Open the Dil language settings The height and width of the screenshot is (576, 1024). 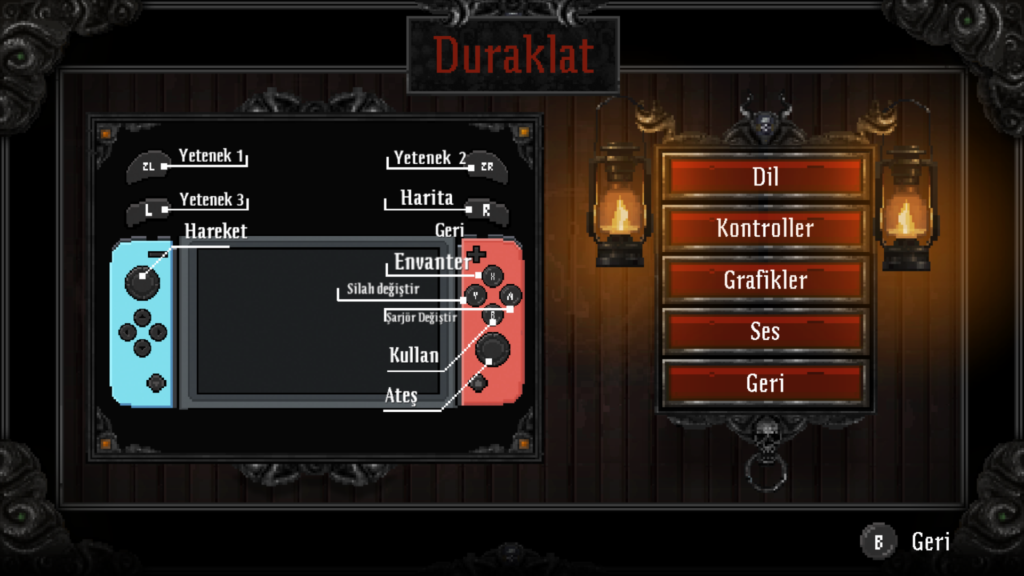[765, 177]
